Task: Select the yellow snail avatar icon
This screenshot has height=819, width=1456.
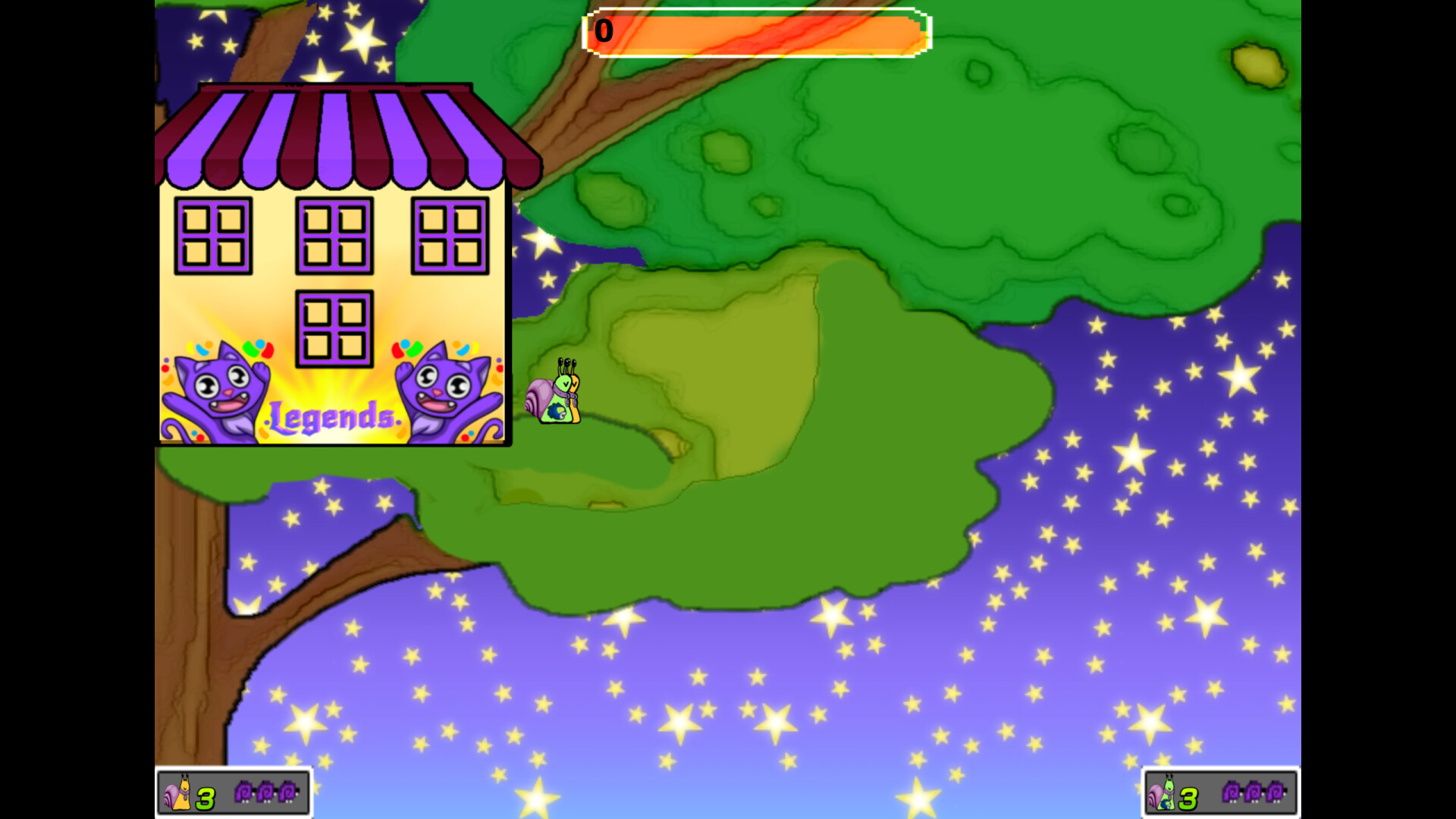Action: coord(178,795)
